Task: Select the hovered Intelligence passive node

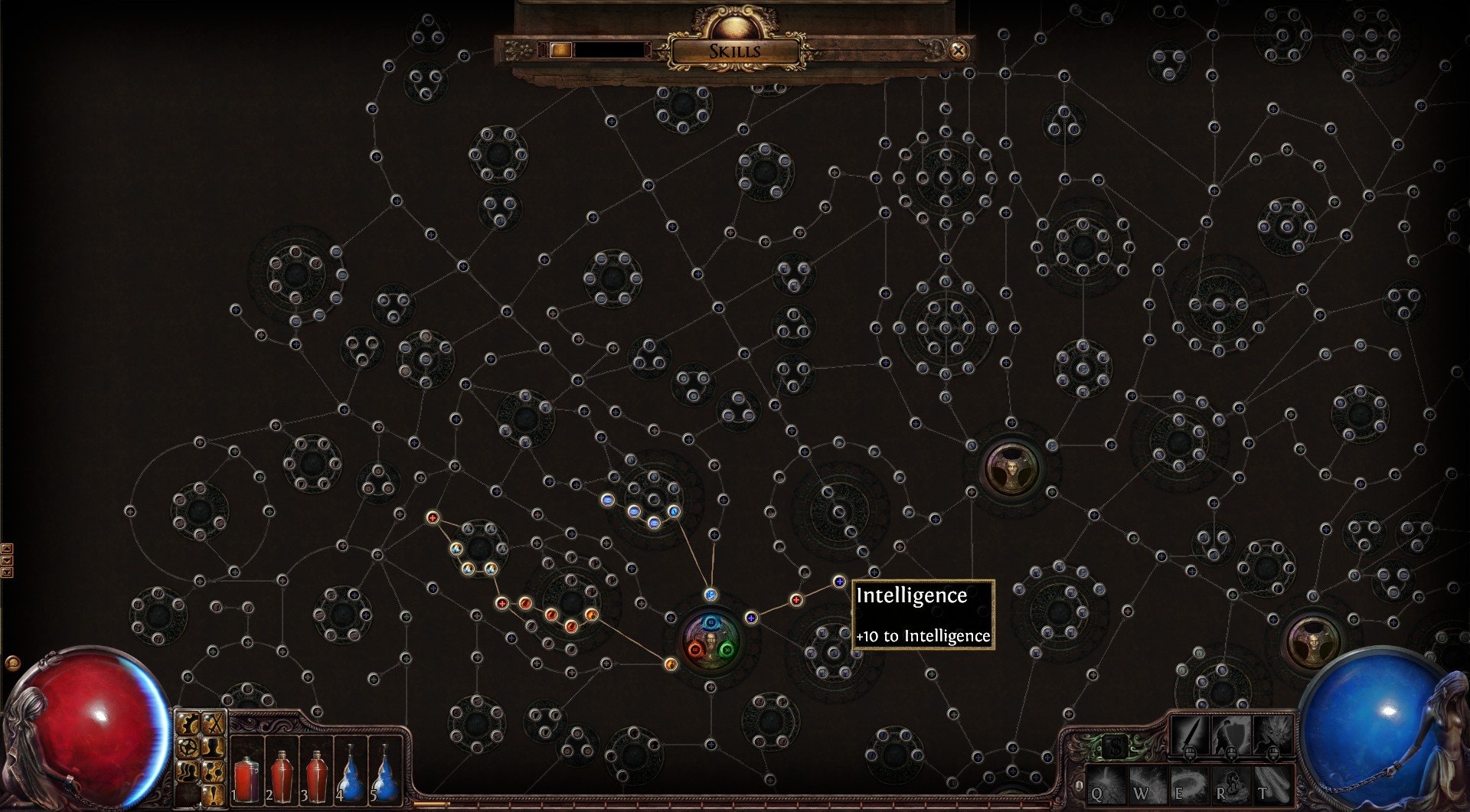Action: point(839,582)
